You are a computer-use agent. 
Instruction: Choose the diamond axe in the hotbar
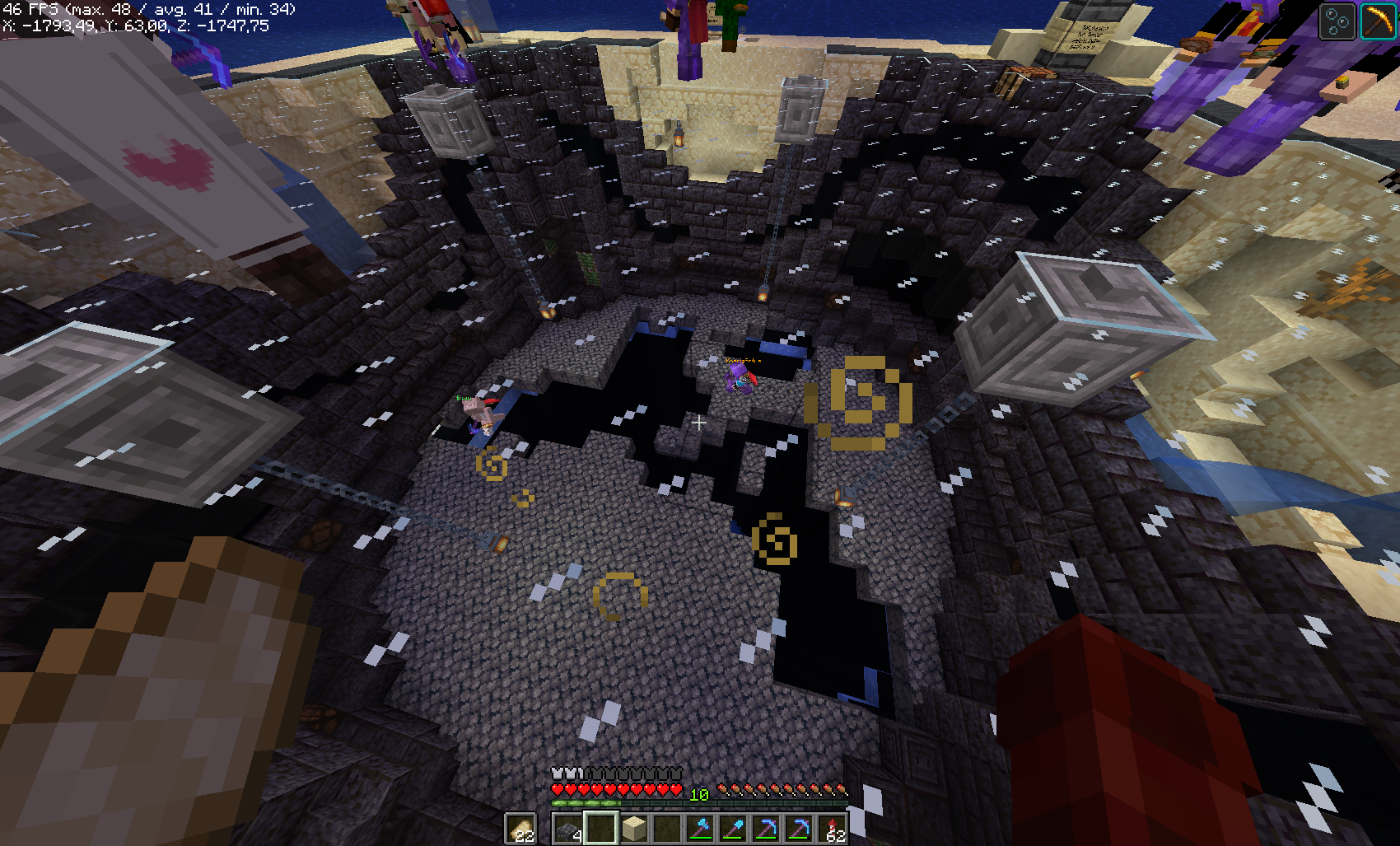click(700, 829)
